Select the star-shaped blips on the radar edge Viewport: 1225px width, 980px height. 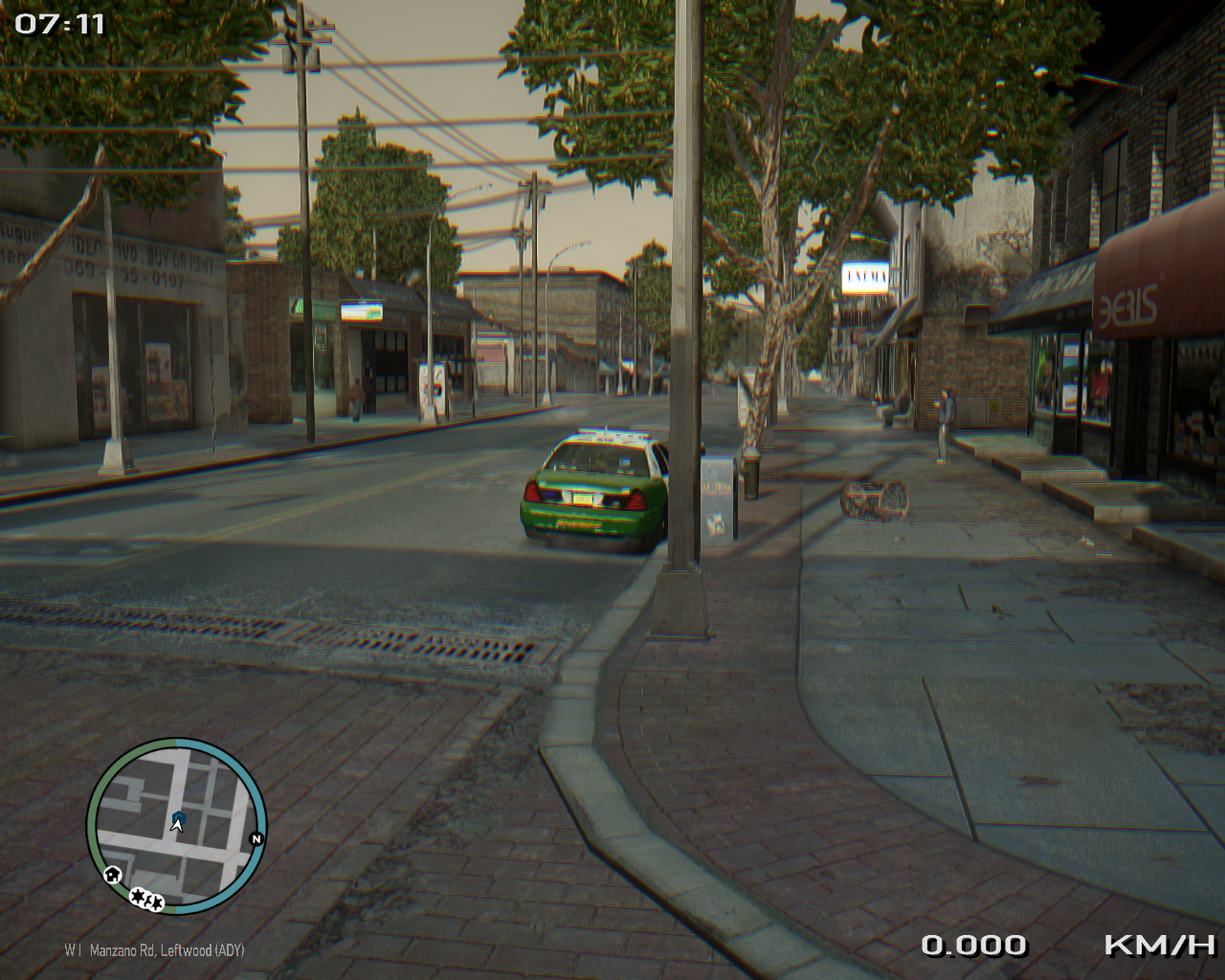tap(146, 899)
